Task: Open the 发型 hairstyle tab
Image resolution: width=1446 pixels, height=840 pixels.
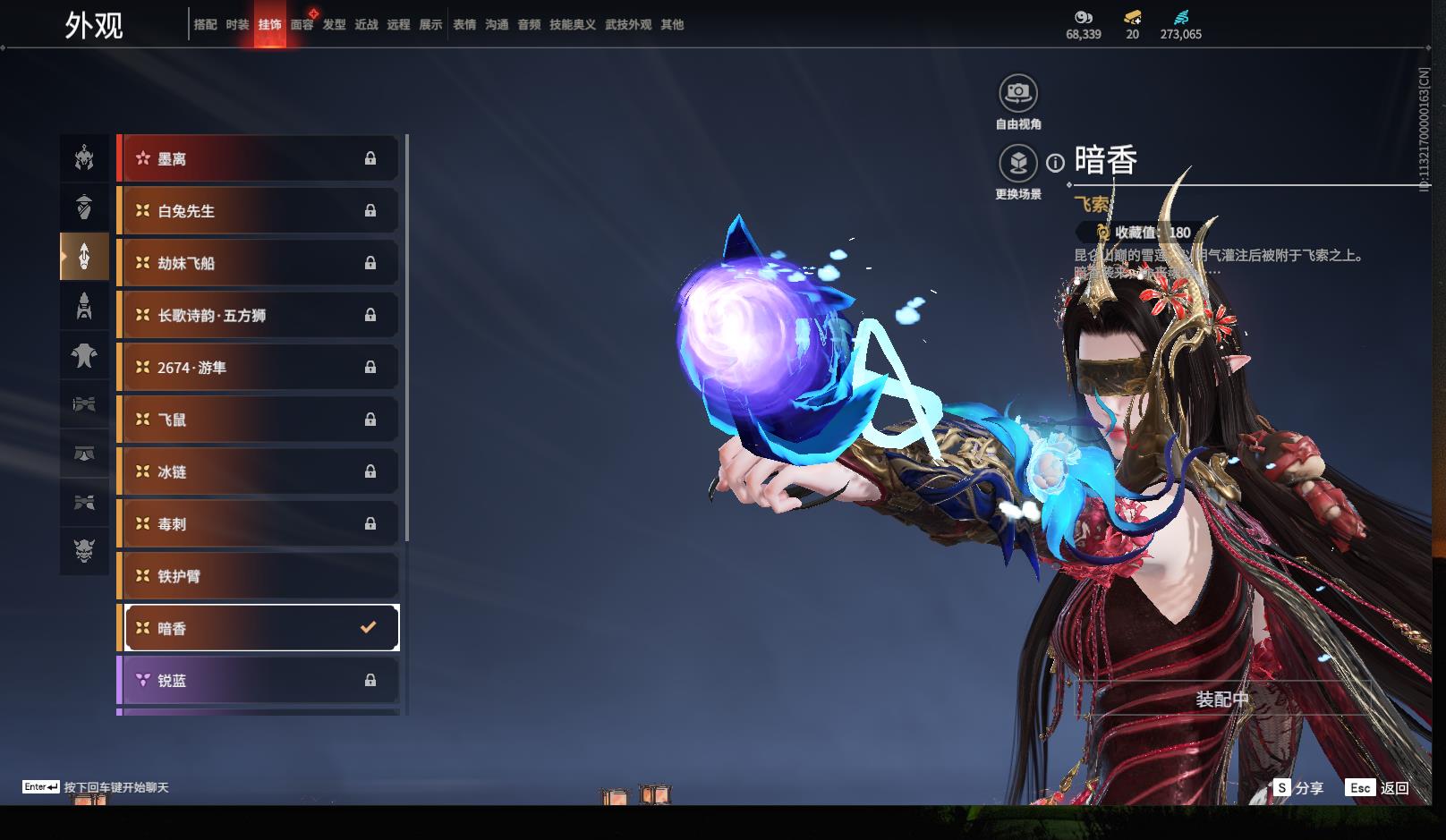Action: [x=334, y=25]
